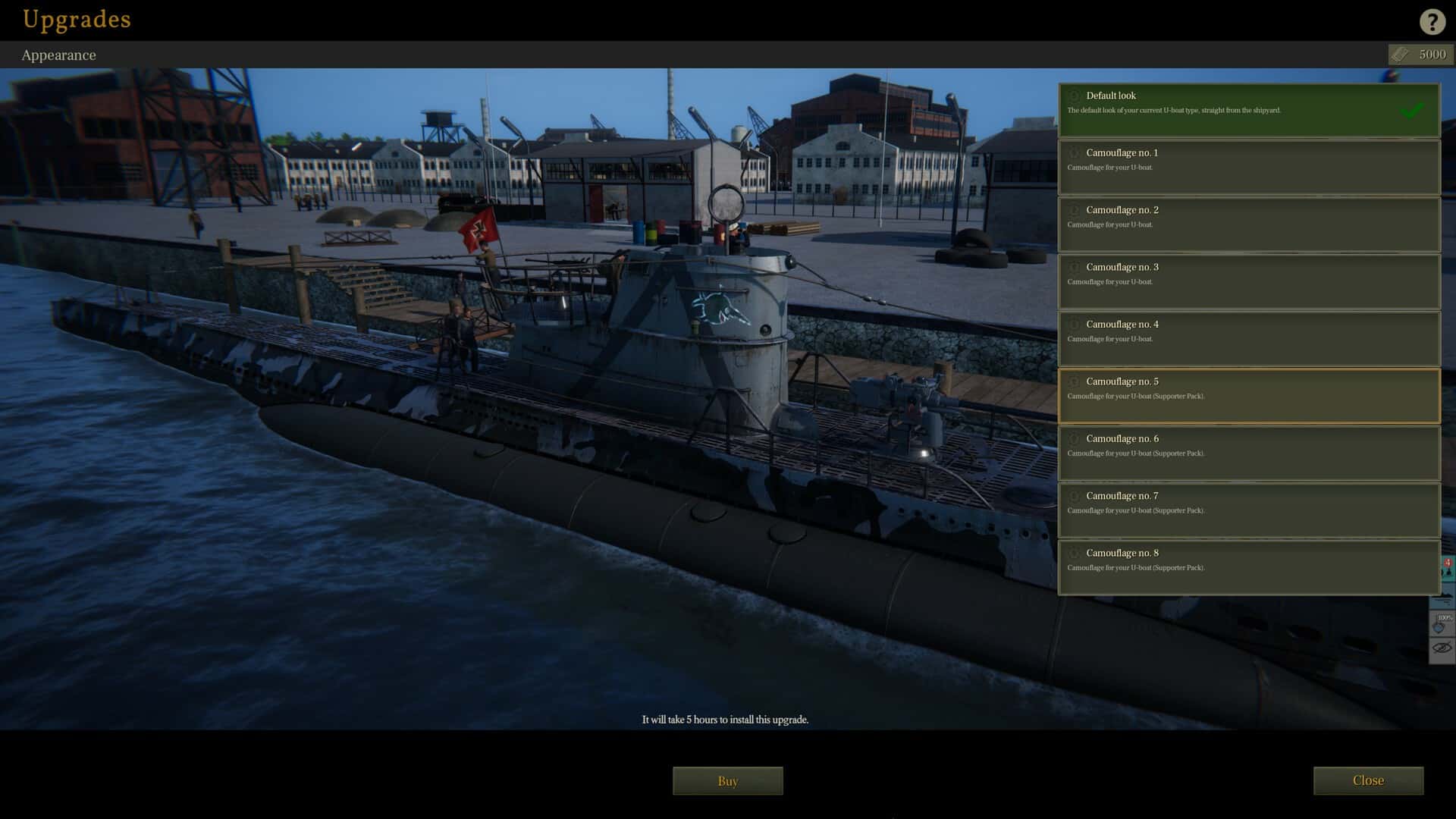Open the help question mark icon
The image size is (1456, 819).
tap(1432, 22)
